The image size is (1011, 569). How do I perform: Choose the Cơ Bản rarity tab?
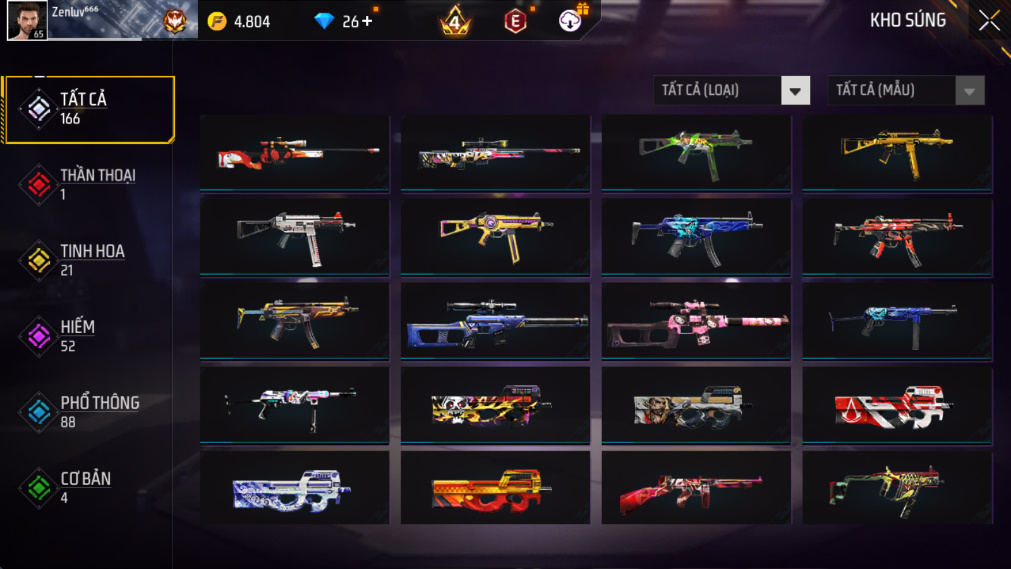pyautogui.click(x=90, y=488)
